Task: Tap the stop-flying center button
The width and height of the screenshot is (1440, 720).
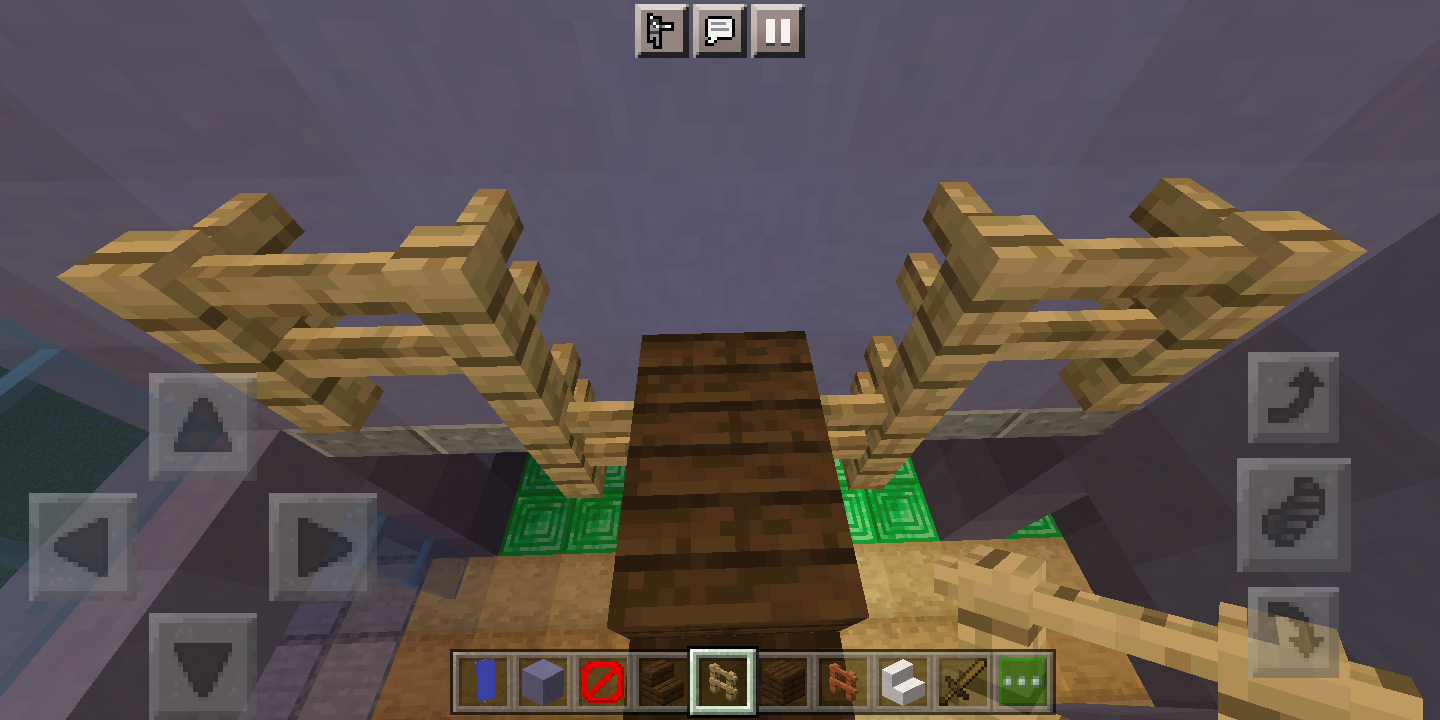Action: click(1295, 515)
